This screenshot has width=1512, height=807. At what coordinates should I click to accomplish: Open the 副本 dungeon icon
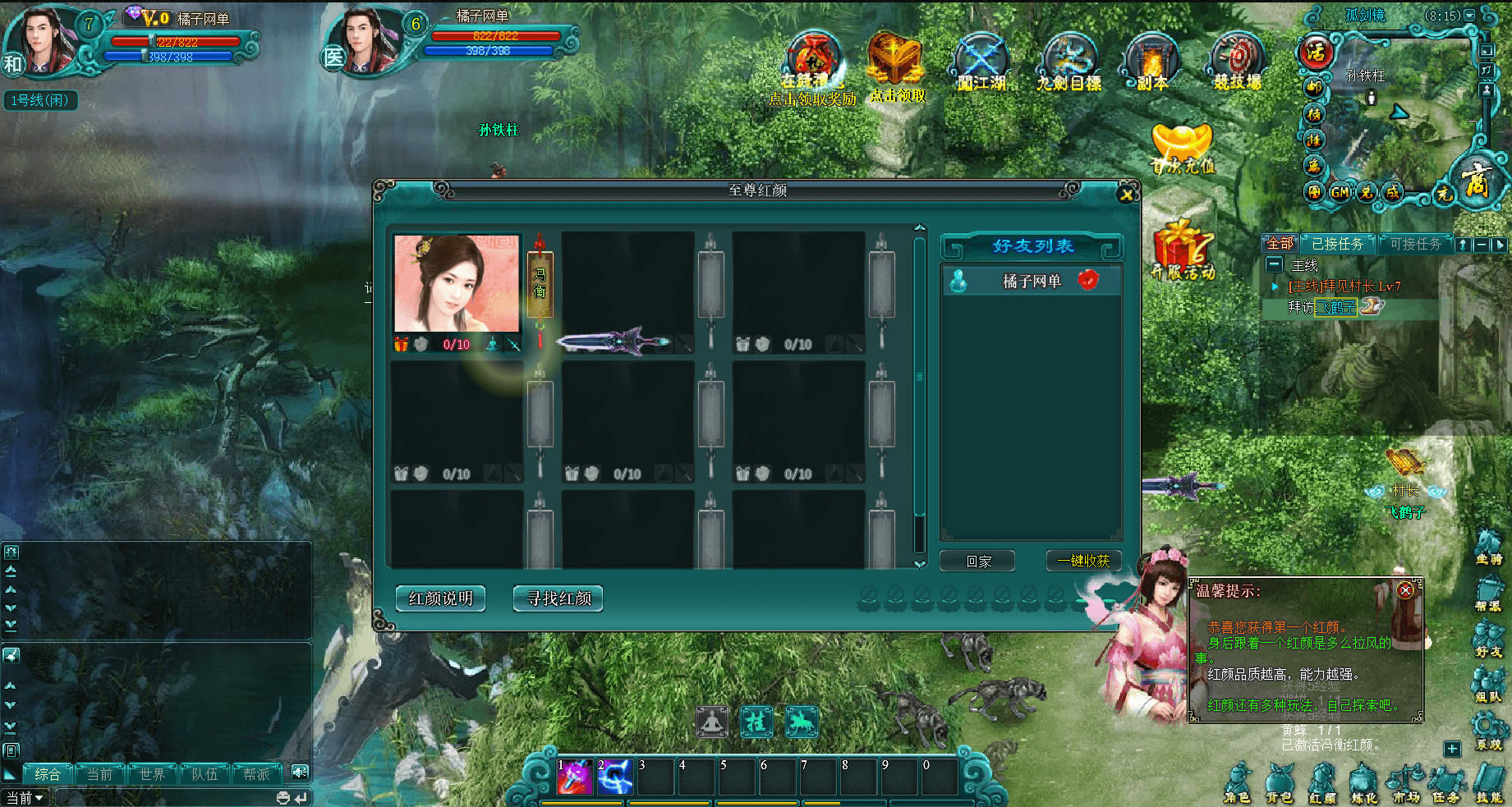[x=1151, y=62]
